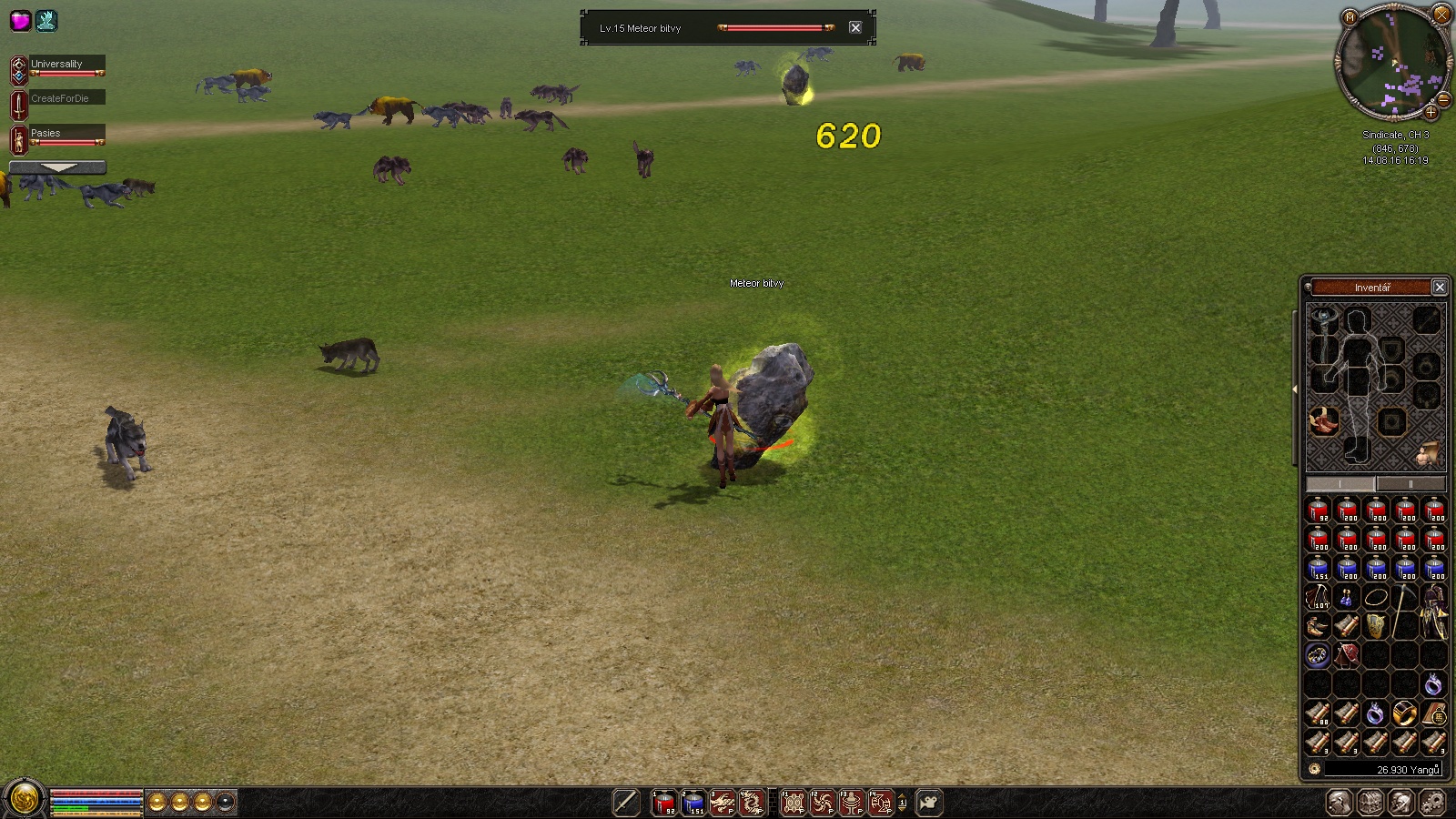Close the minimap

coord(1441,15)
